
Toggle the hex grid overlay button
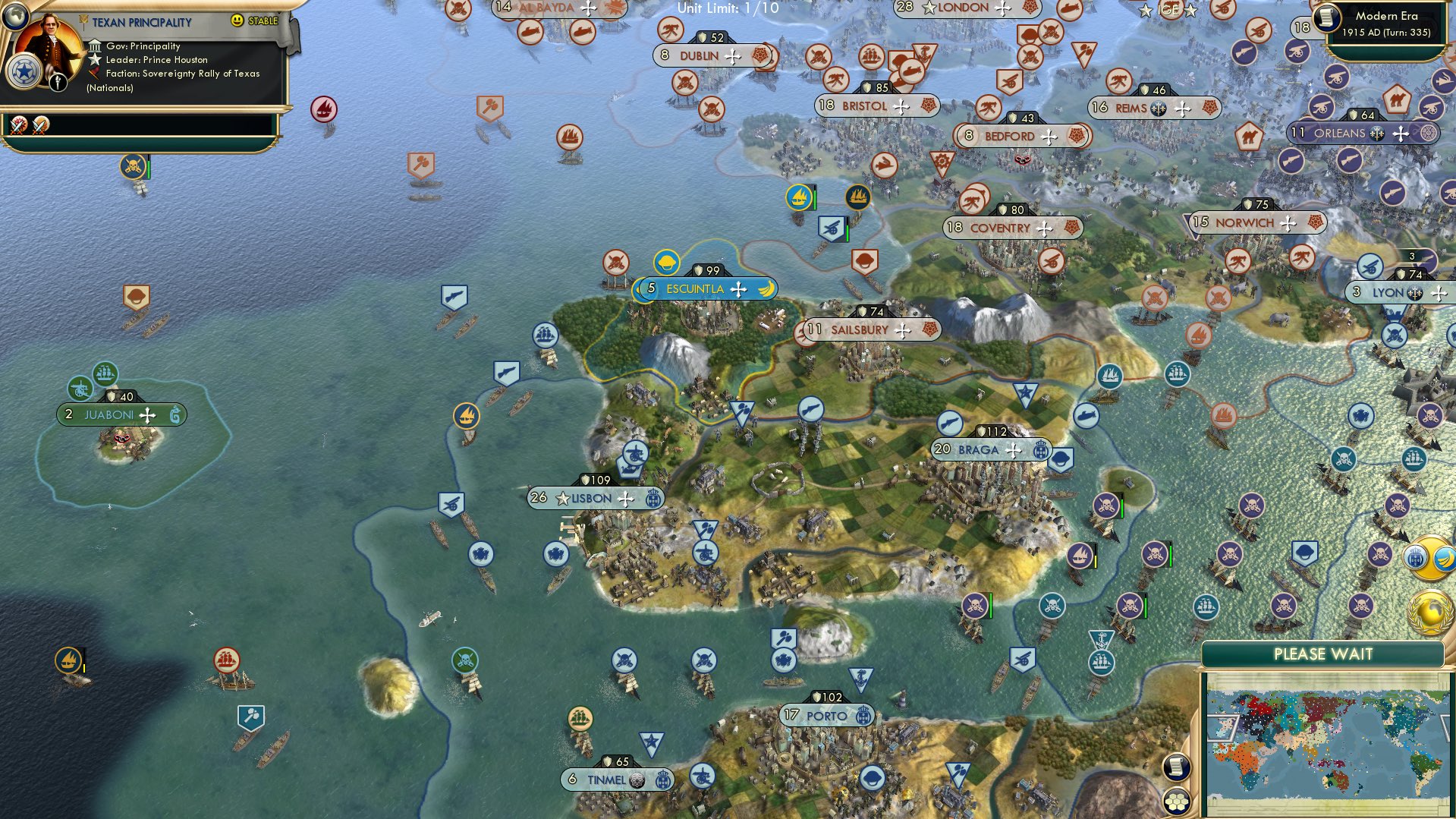(x=1177, y=802)
